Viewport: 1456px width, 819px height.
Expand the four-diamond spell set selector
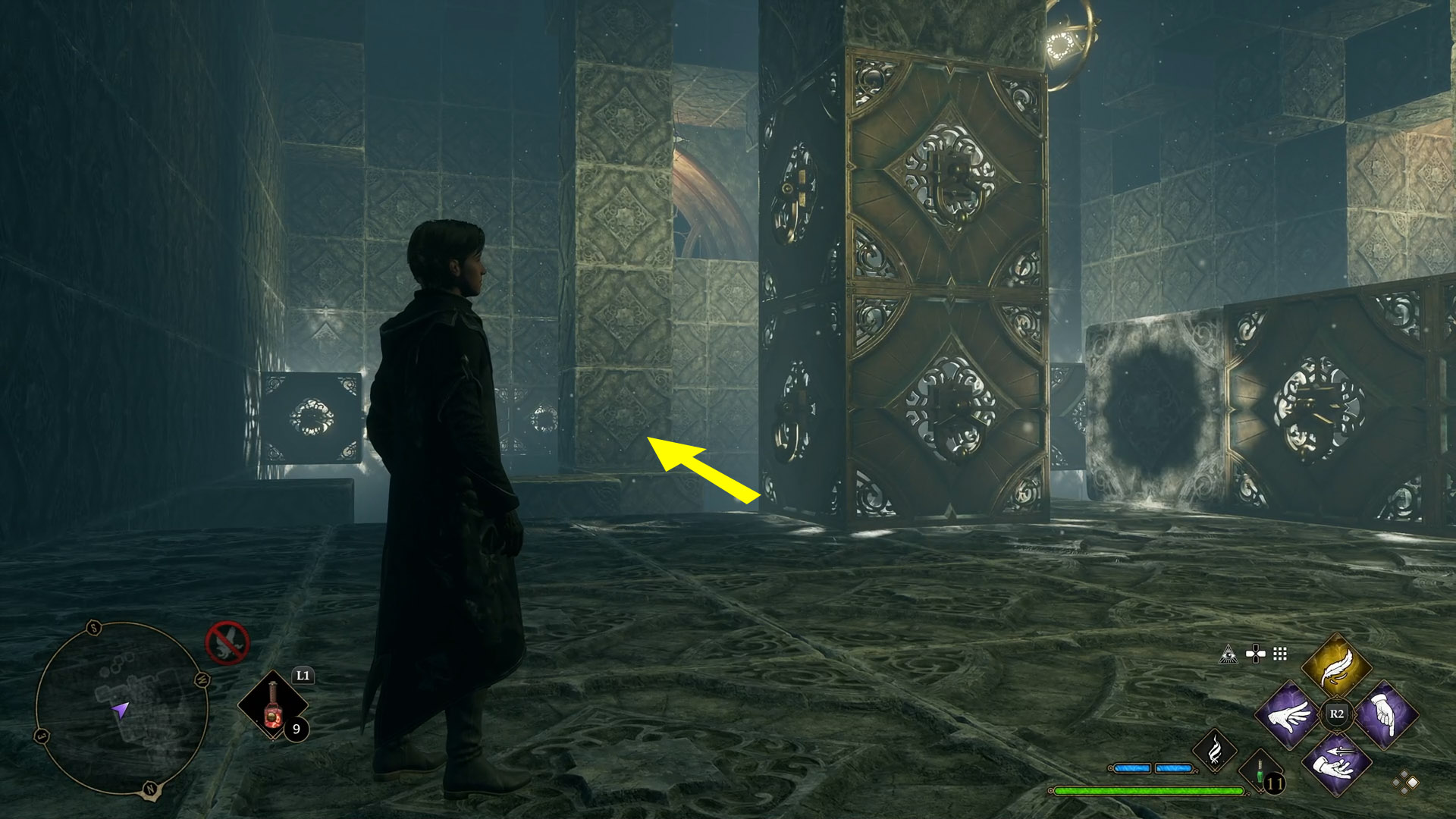tap(1404, 781)
